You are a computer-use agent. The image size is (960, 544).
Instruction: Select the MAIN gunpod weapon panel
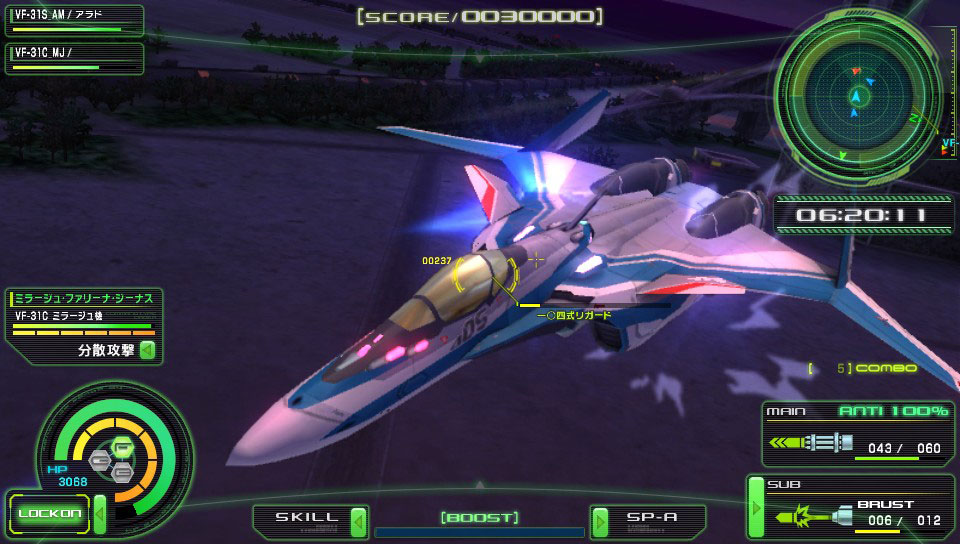tap(857, 434)
